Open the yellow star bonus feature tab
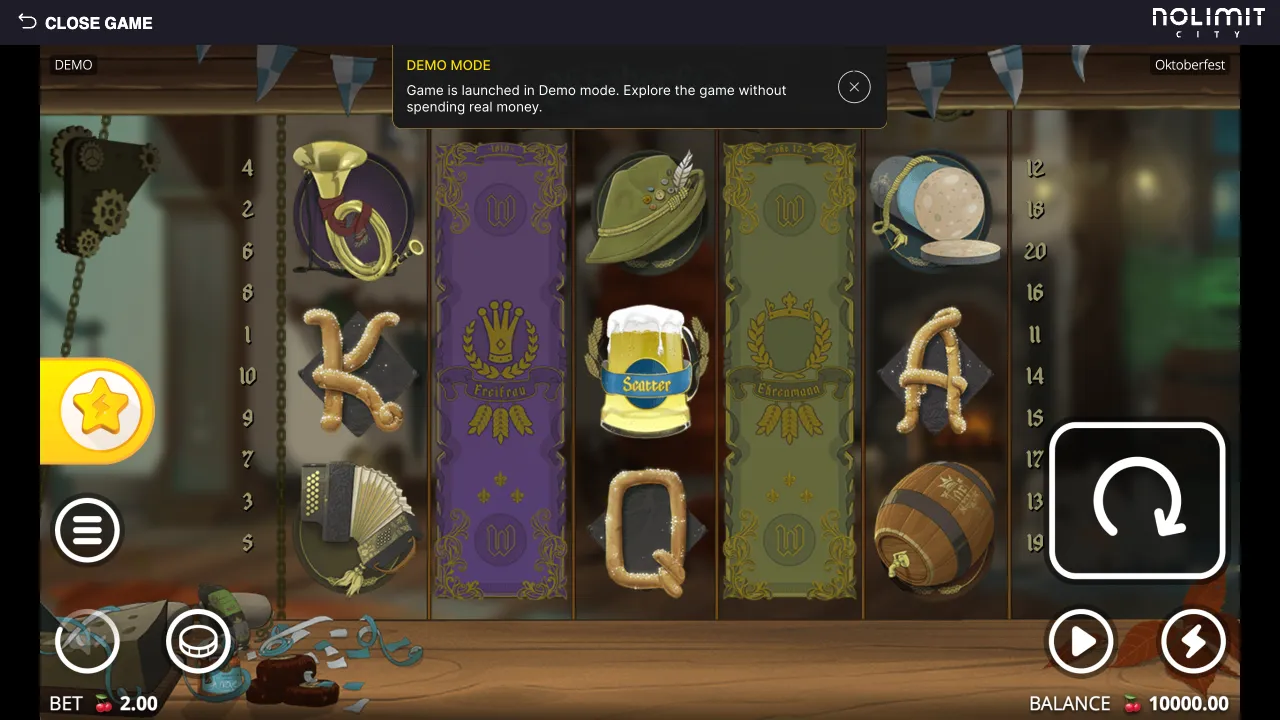The width and height of the screenshot is (1280, 720). click(98, 411)
